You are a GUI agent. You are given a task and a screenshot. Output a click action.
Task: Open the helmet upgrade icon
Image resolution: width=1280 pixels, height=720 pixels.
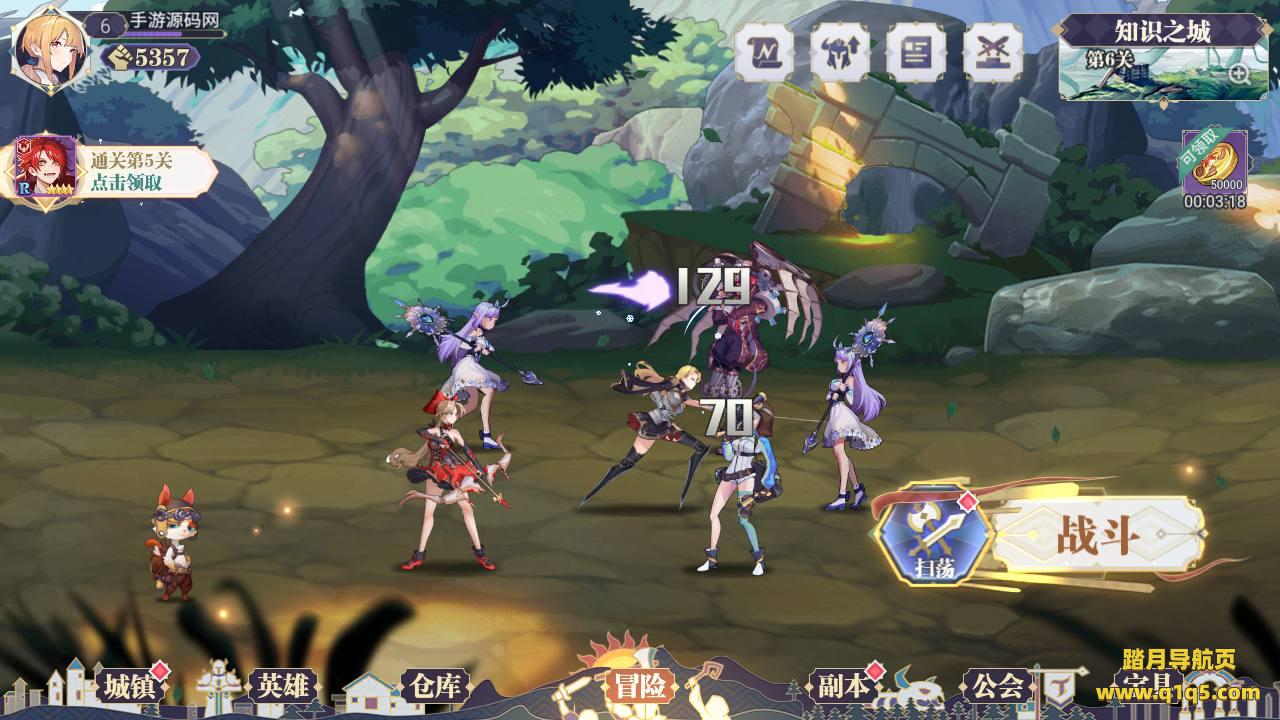(x=839, y=52)
